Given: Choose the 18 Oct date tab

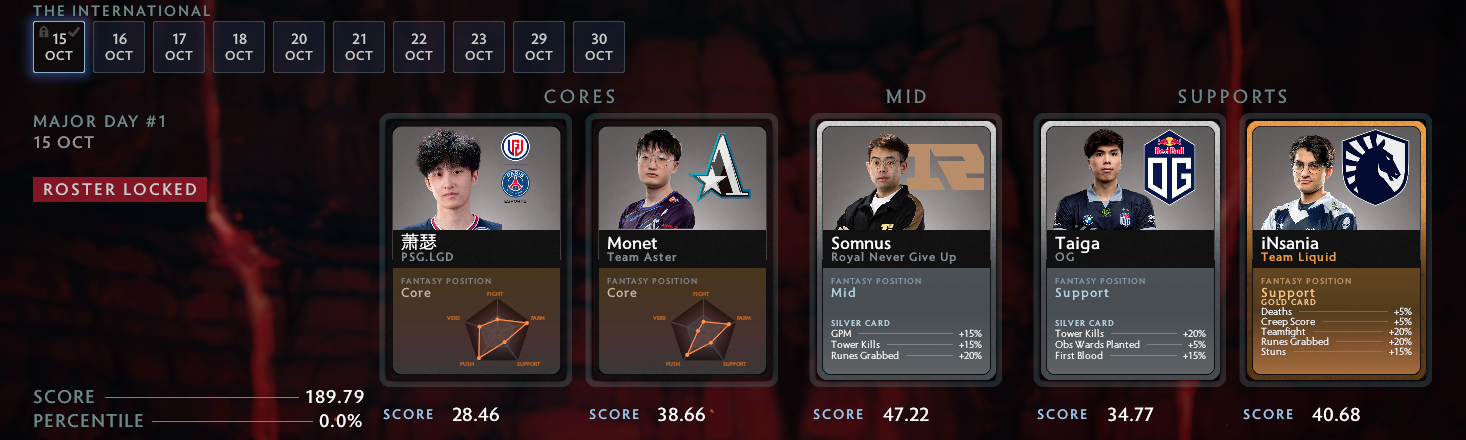Looking at the screenshot, I should pos(239,48).
